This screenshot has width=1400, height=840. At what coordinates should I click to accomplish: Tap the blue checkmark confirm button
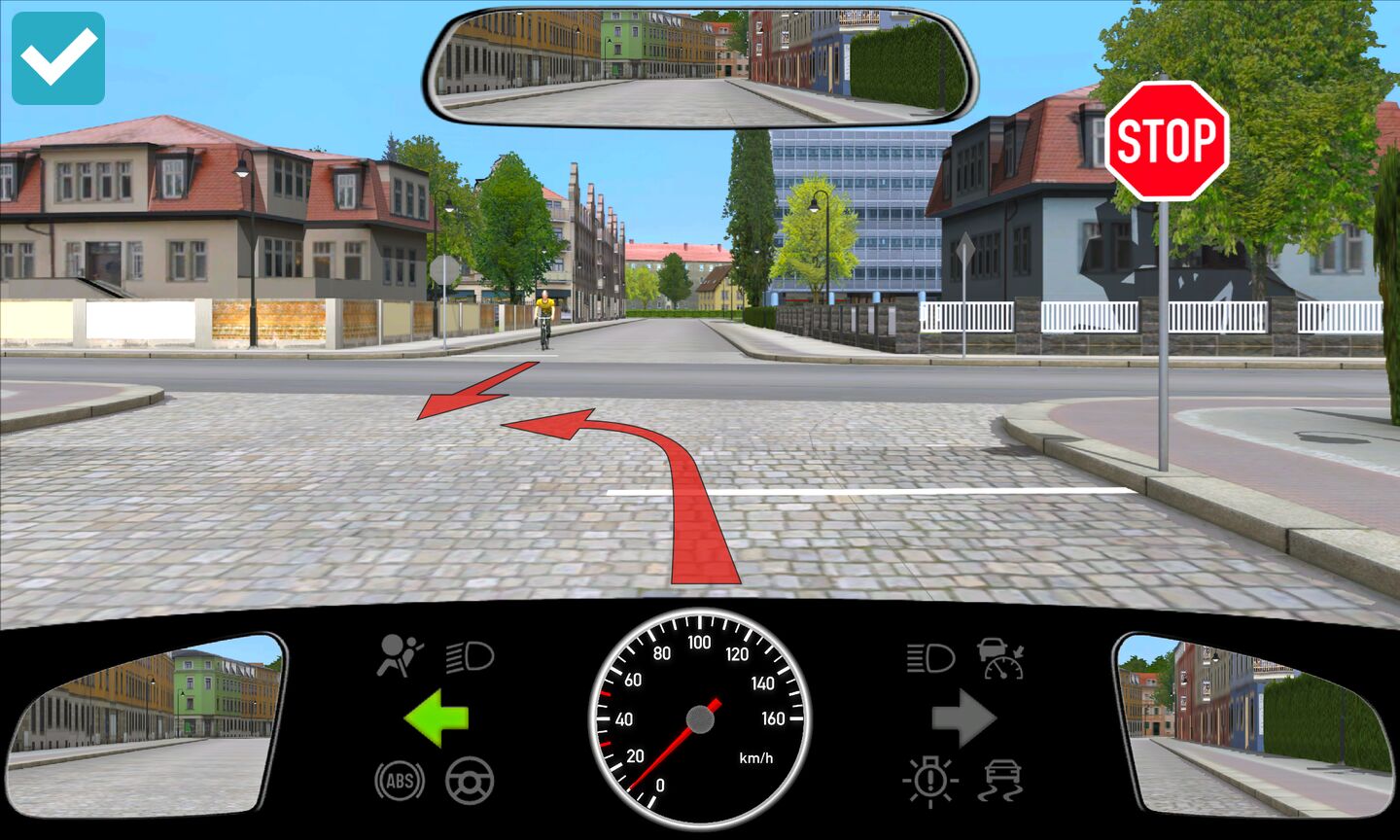coord(58,58)
